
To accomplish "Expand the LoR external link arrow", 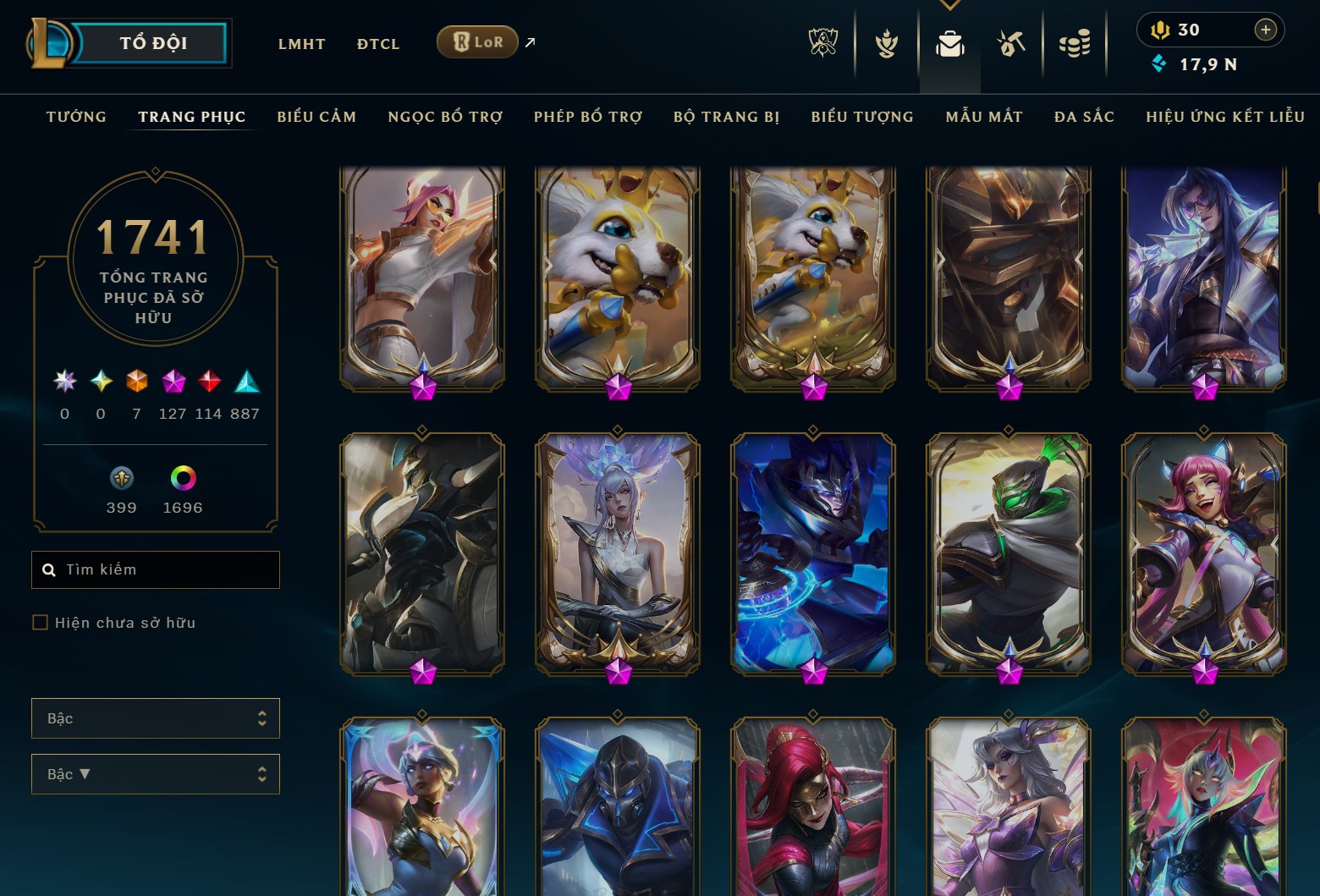I will click(x=530, y=41).
